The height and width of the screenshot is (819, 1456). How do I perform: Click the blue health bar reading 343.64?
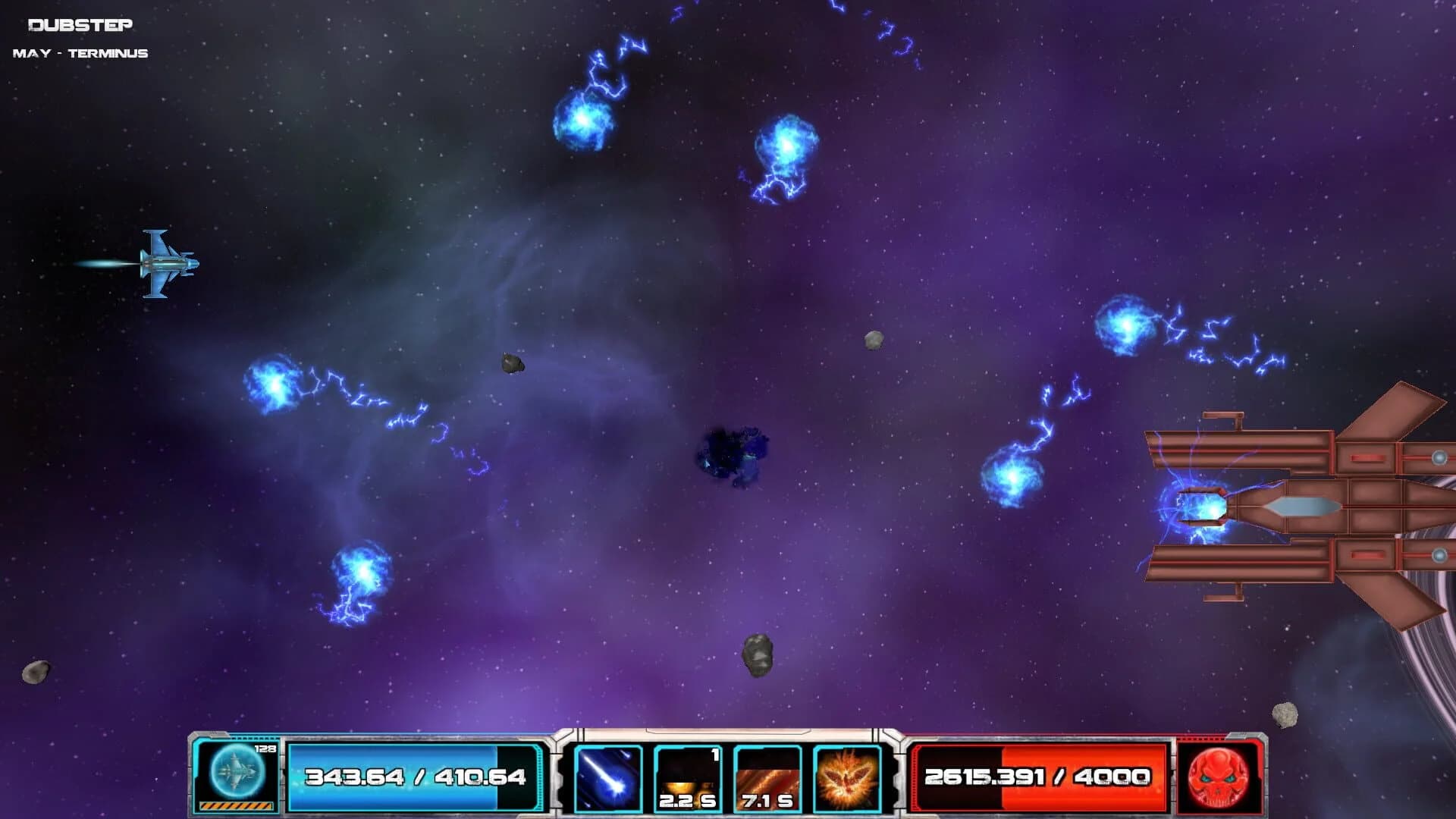click(x=413, y=777)
